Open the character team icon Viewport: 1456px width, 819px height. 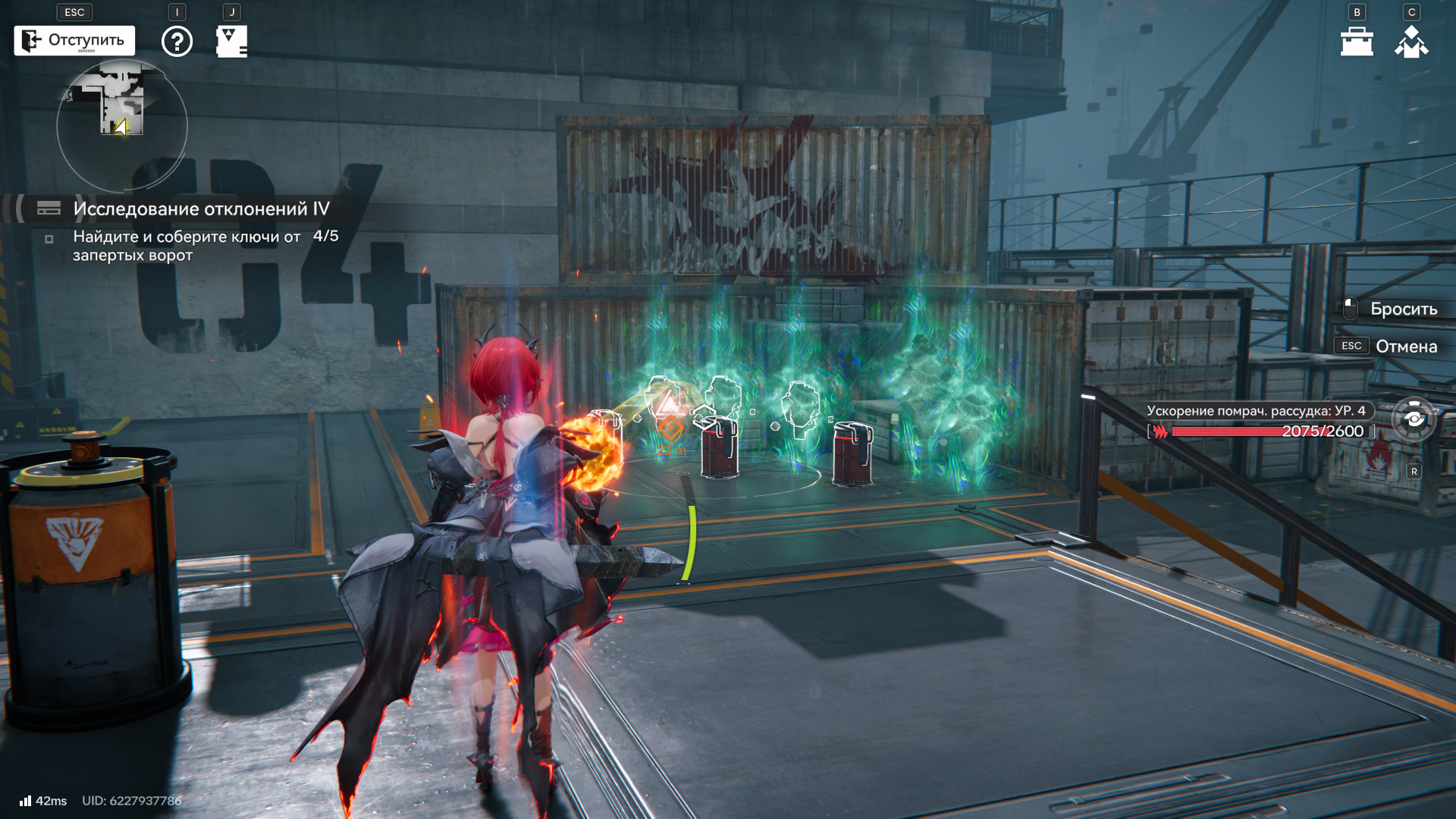[1411, 42]
